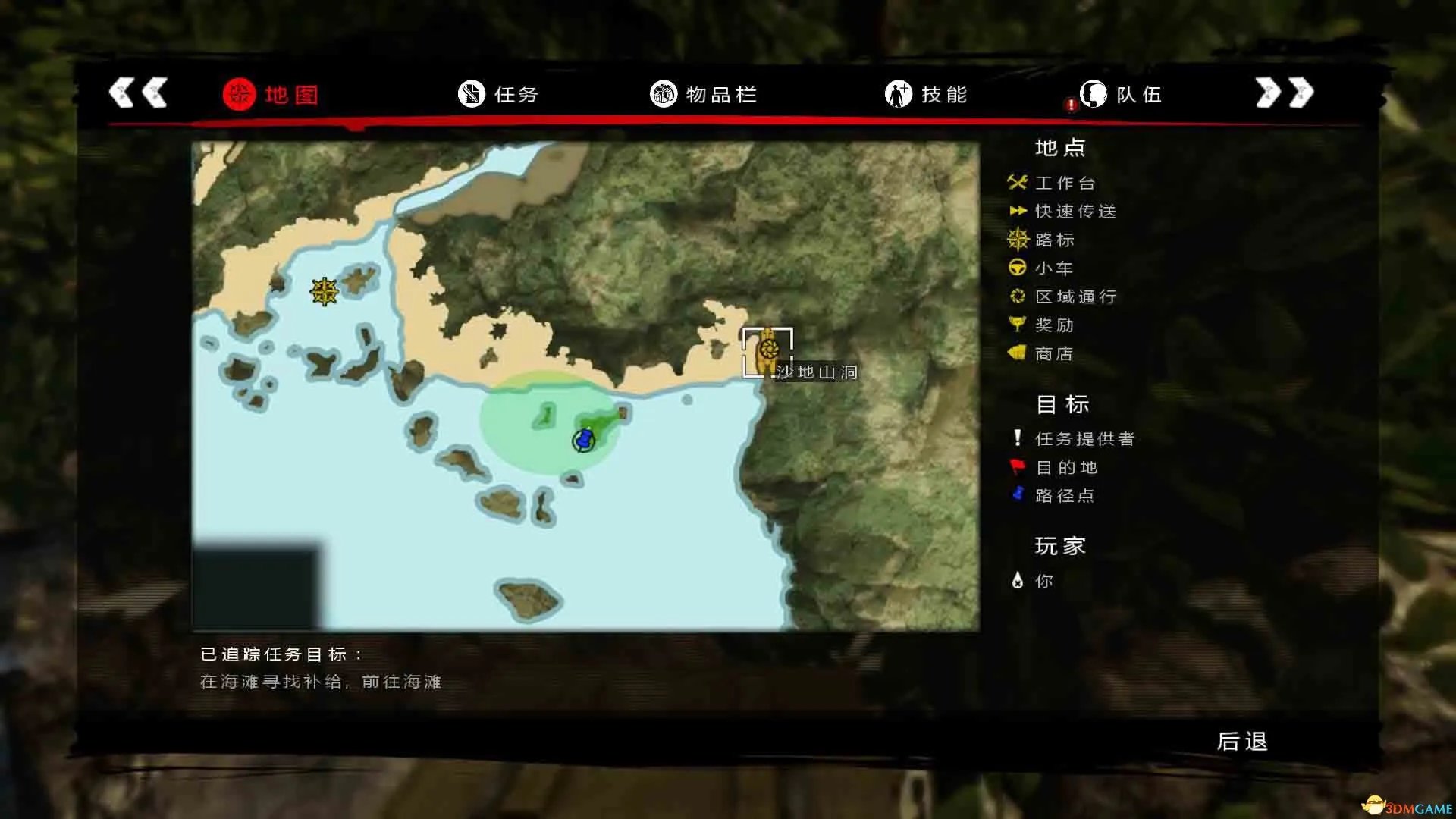Toggle the 路径点 waypoint marker display
The width and height of the screenshot is (1456, 819).
coord(1017,496)
